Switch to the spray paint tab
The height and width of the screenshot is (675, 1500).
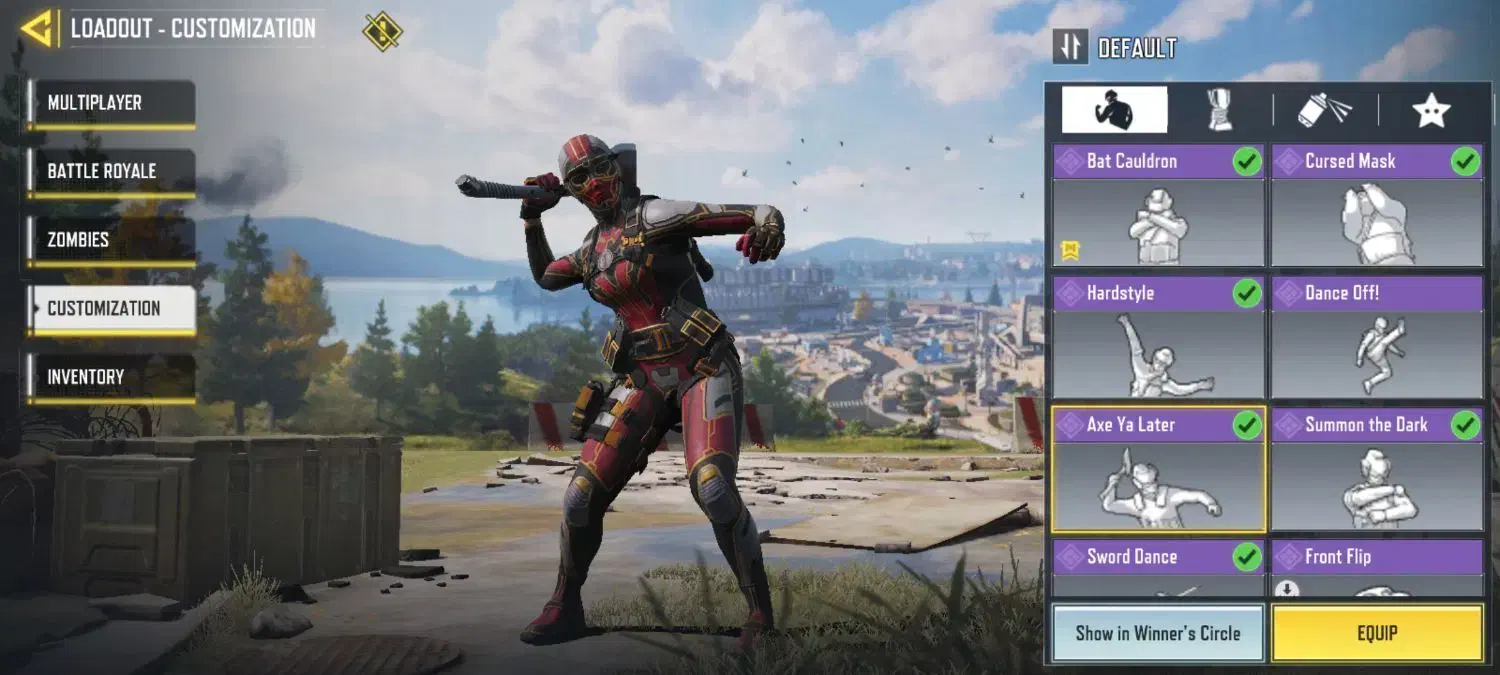coord(1324,110)
